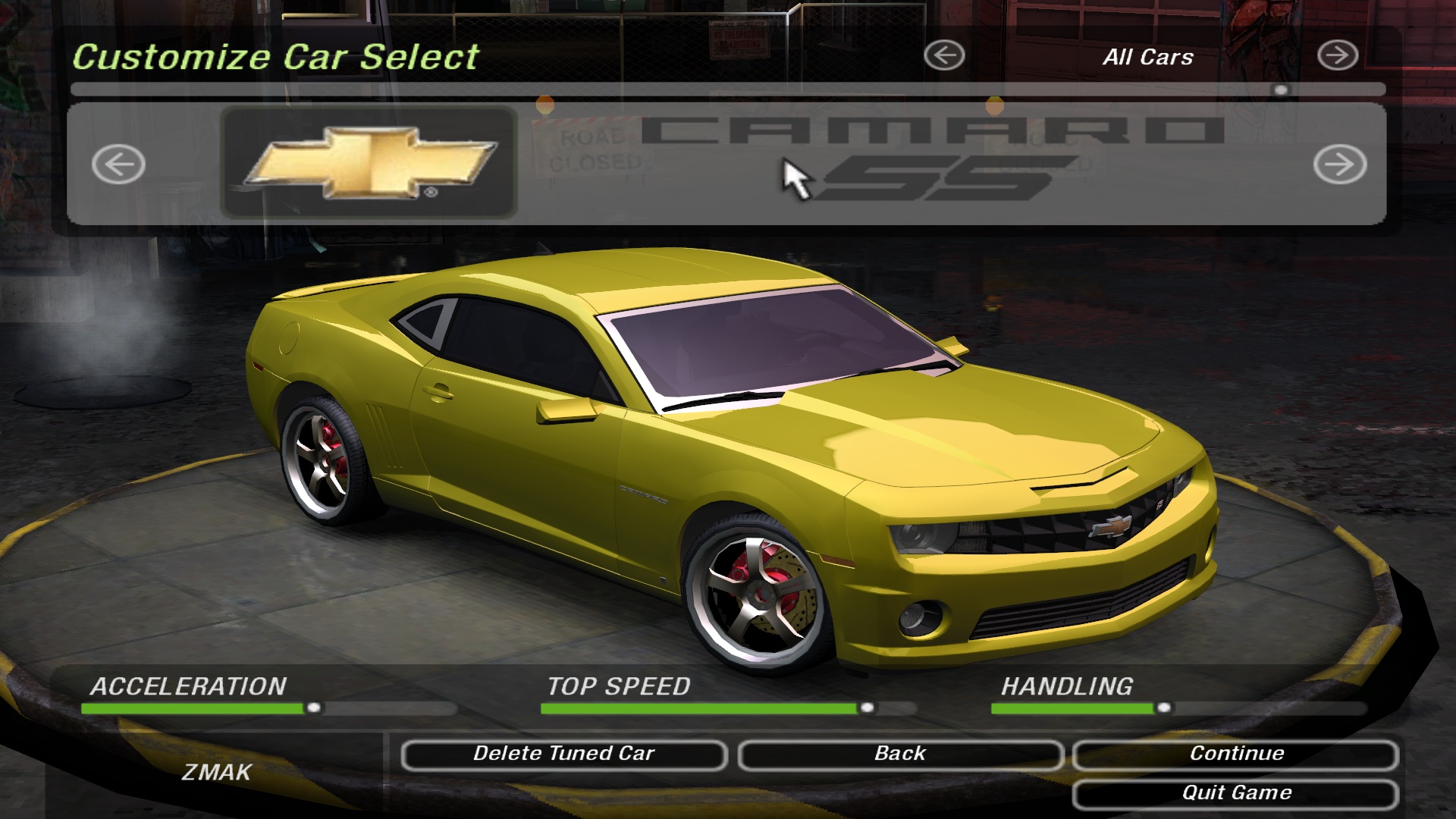This screenshot has width=1456, height=819.
Task: Switch to previous car category arrow
Action: click(x=944, y=55)
